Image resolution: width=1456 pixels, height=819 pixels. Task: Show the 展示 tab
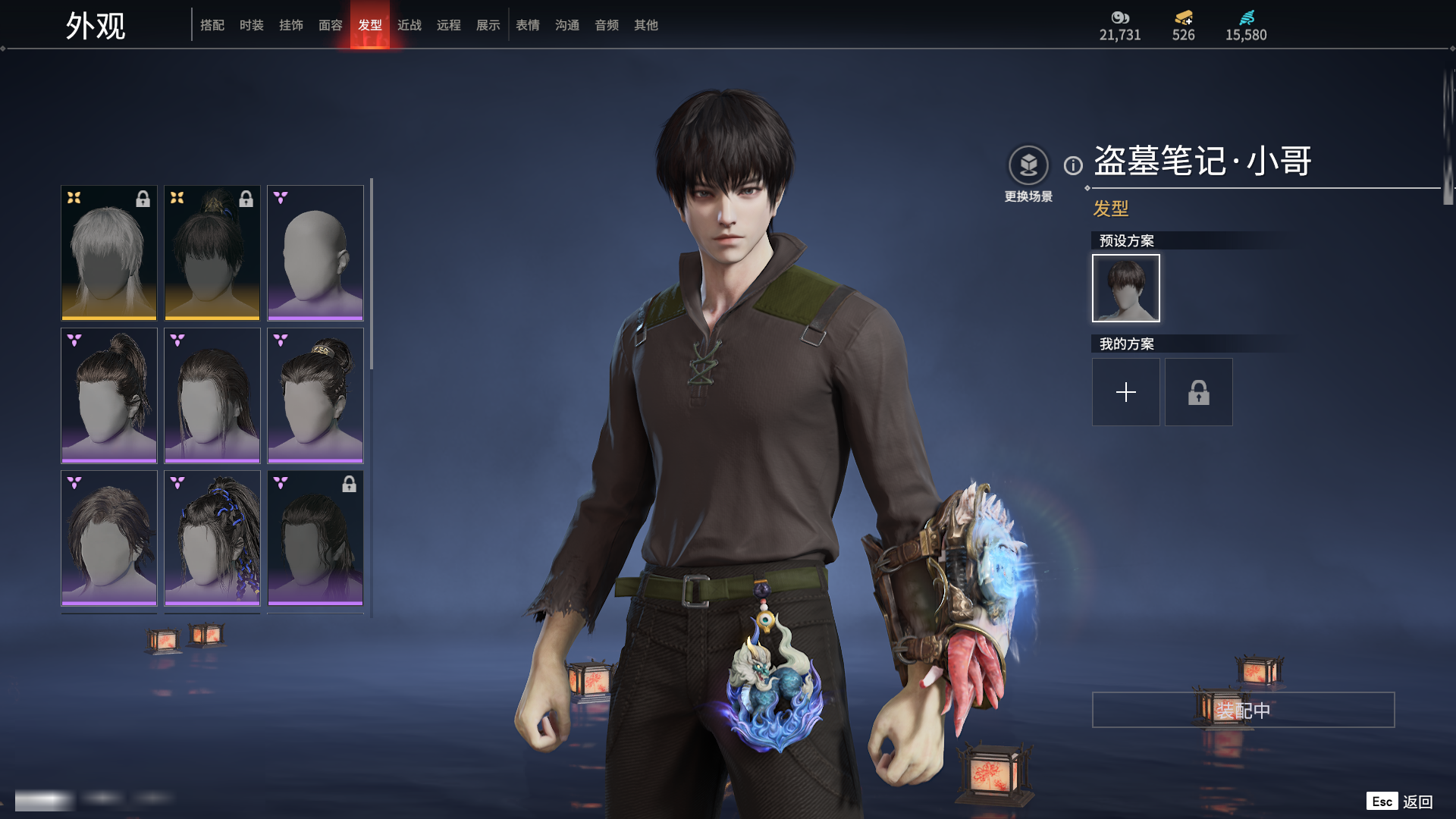(488, 25)
